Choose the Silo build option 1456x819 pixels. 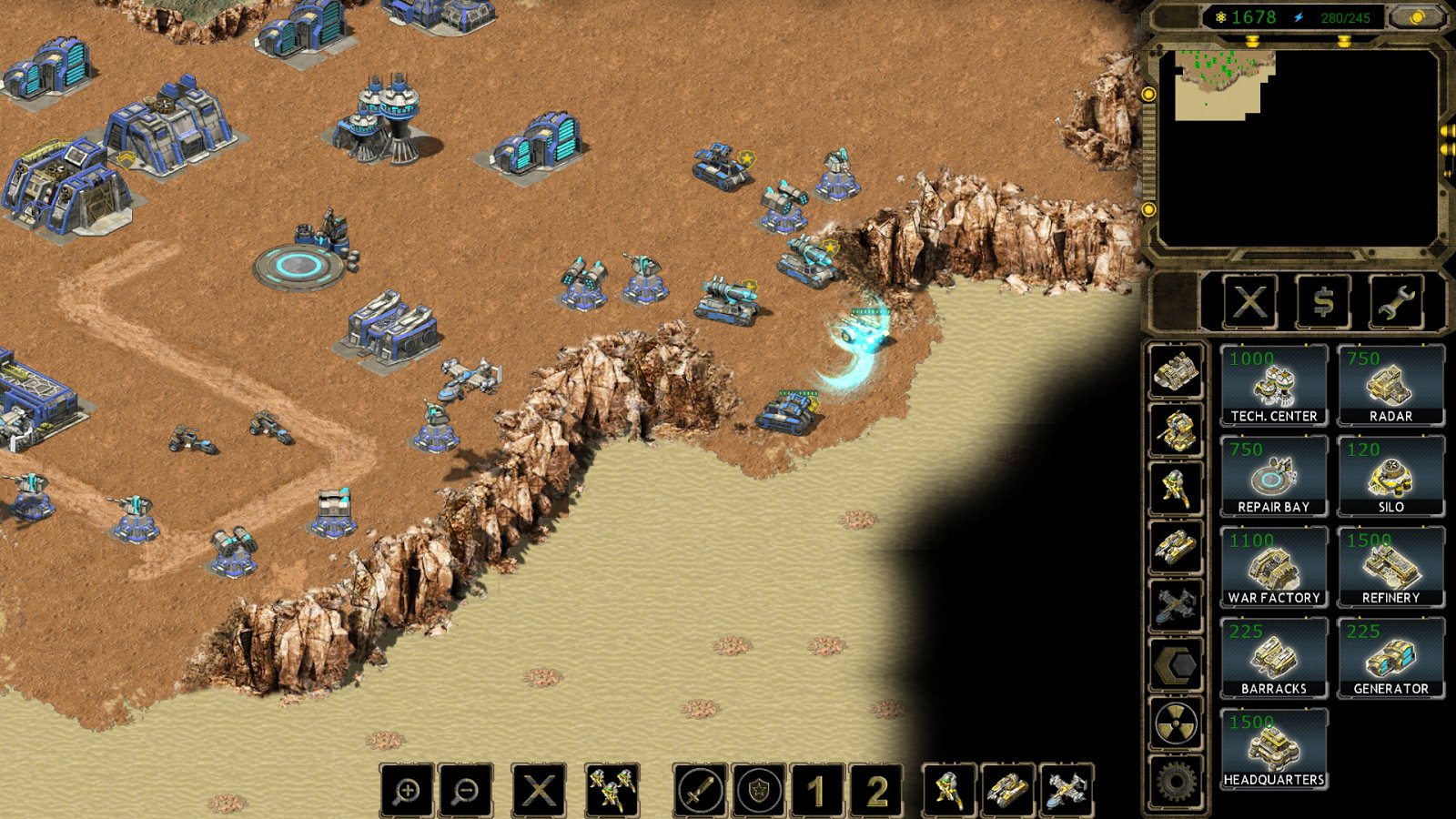(x=1390, y=476)
